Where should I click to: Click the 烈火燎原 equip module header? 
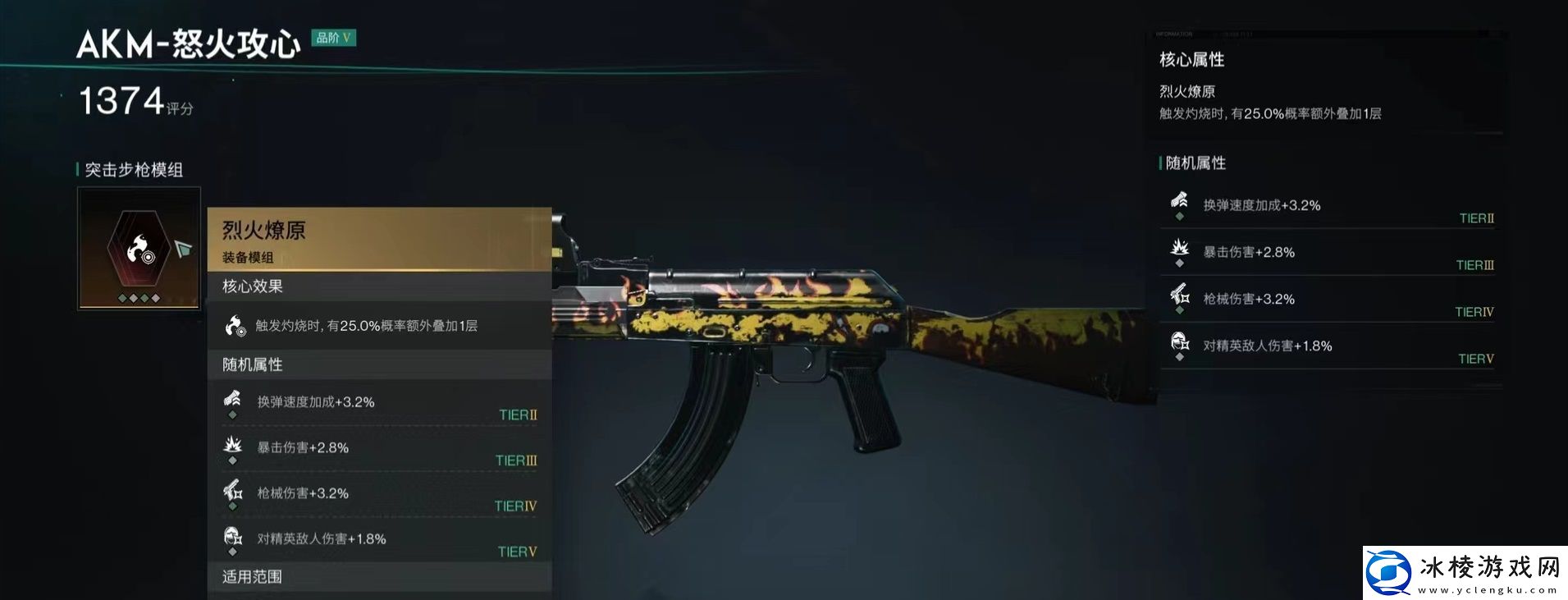click(378, 240)
